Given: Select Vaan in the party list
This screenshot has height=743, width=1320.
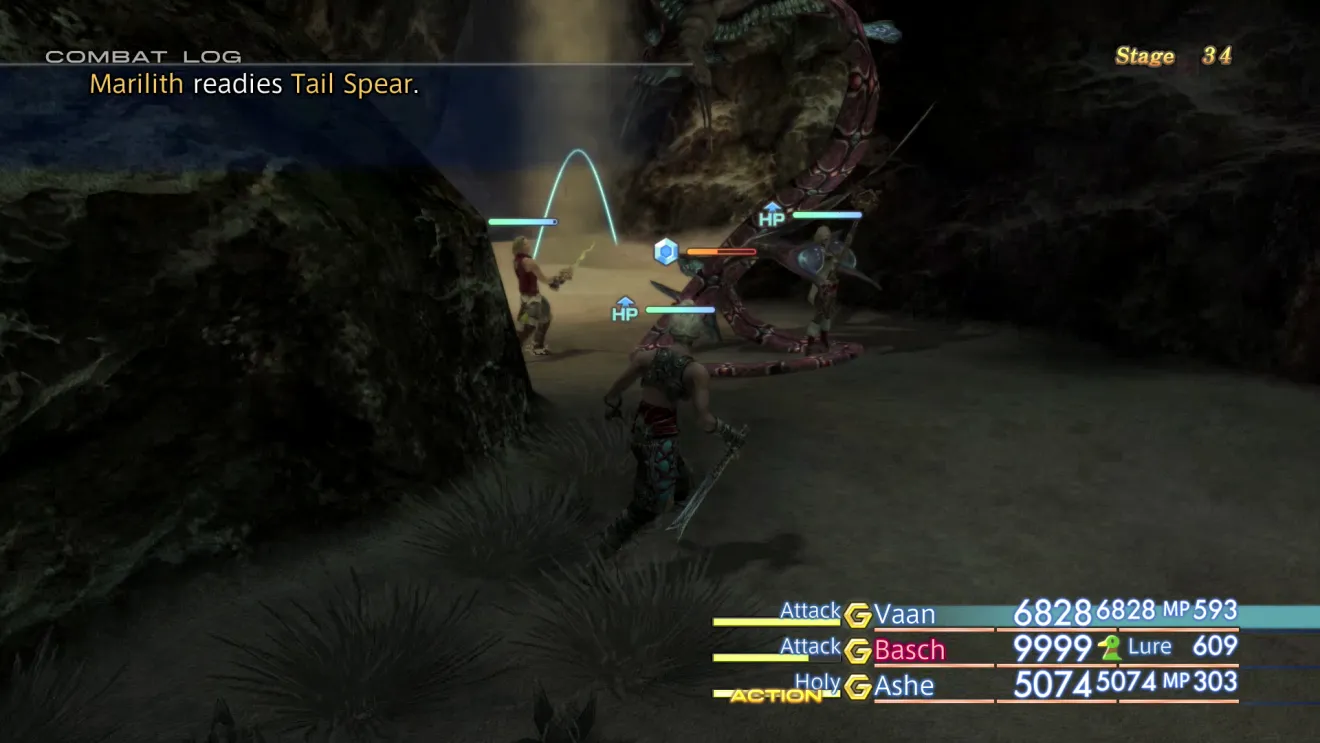Looking at the screenshot, I should 905,613.
